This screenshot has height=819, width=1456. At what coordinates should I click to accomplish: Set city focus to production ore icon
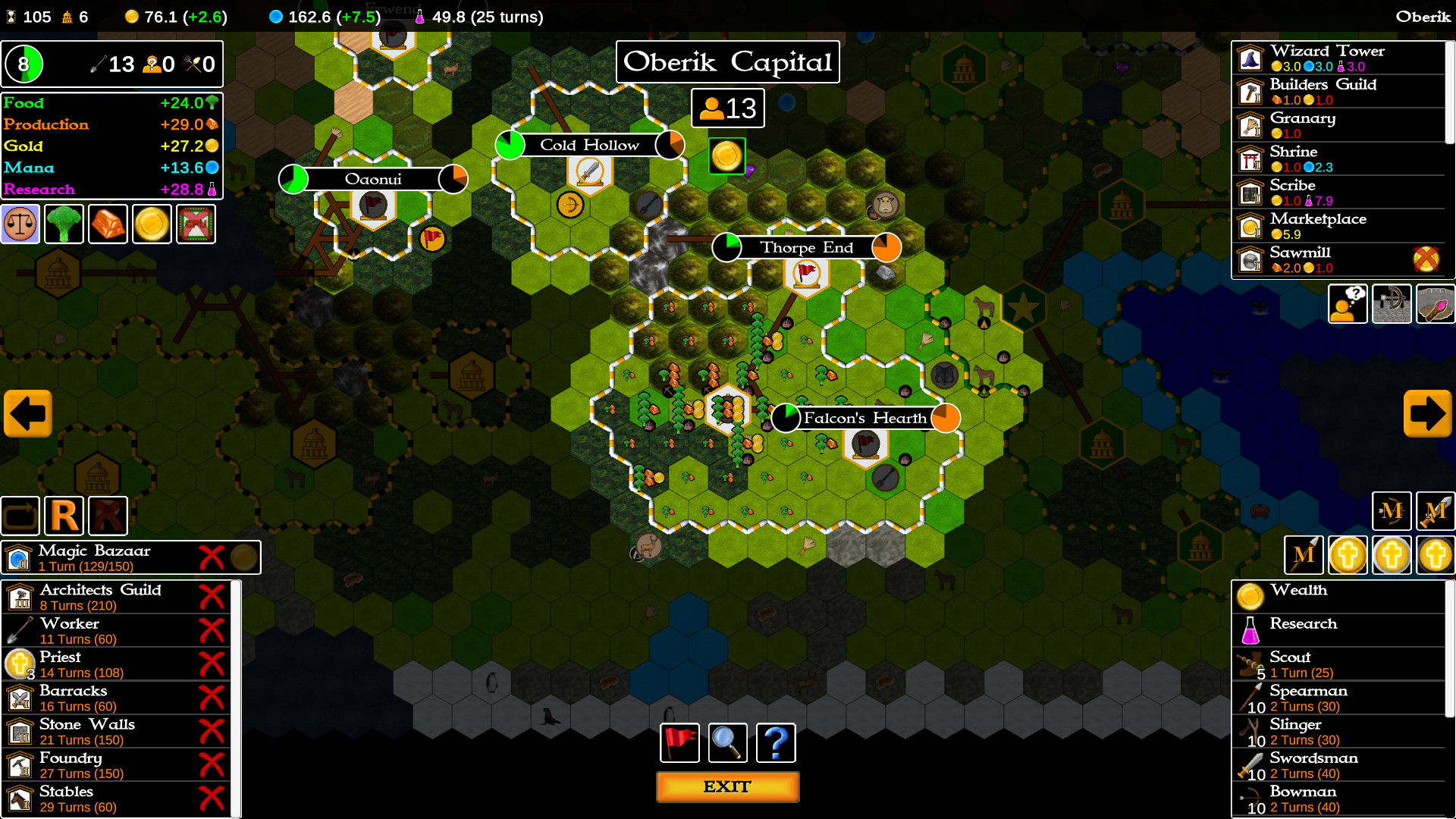(108, 223)
